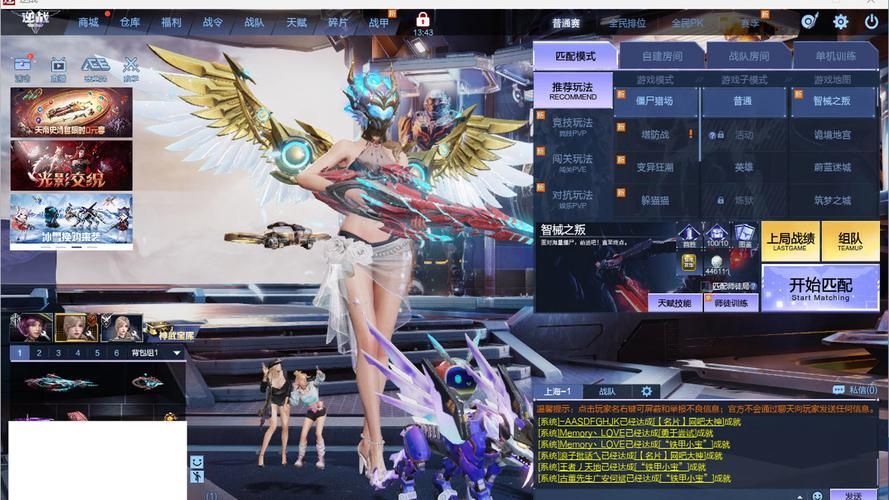
Task: Choose the 蔚蓝迷城 map
Action: [x=831, y=167]
